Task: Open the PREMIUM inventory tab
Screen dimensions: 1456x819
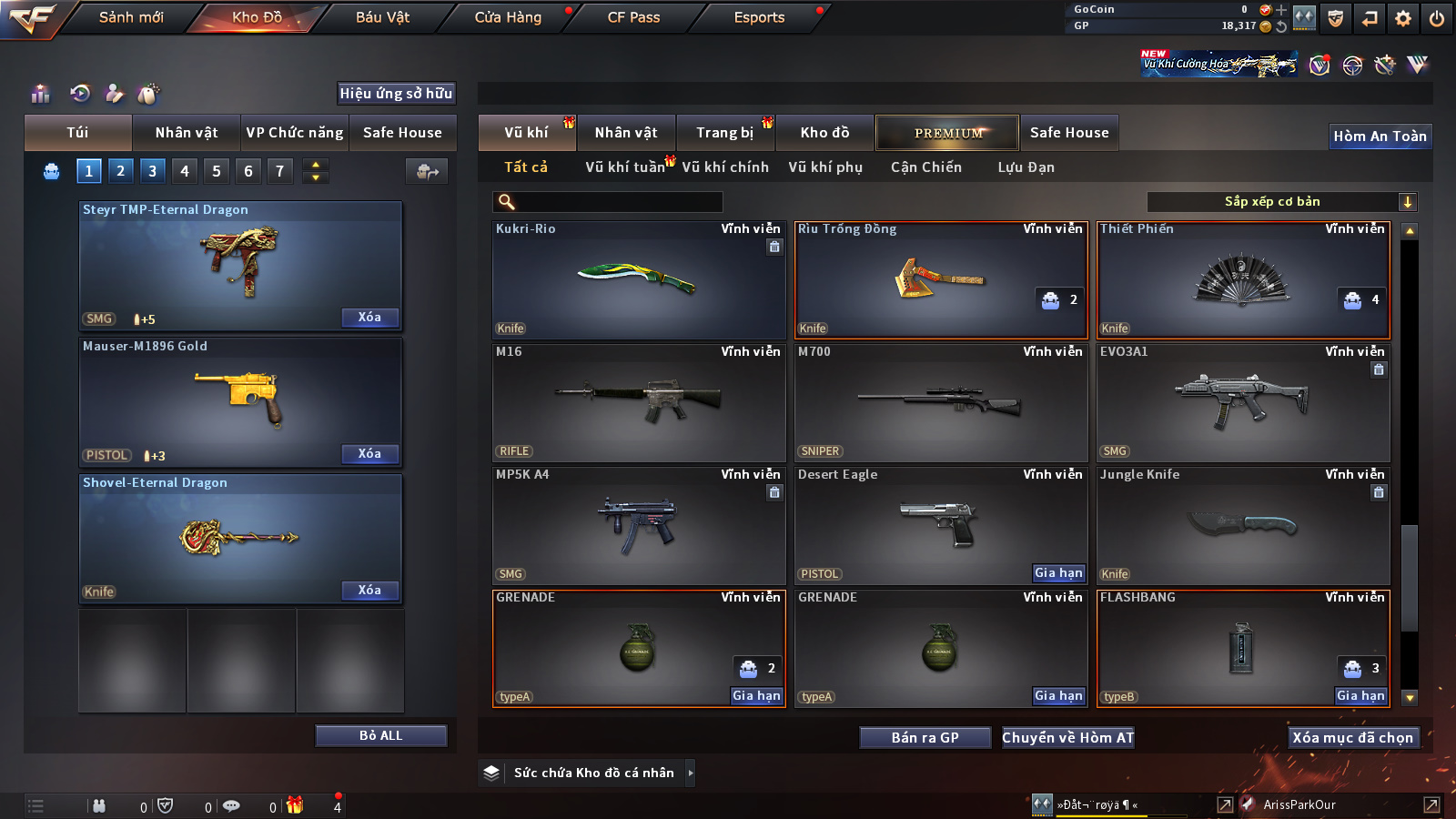Action: click(947, 133)
